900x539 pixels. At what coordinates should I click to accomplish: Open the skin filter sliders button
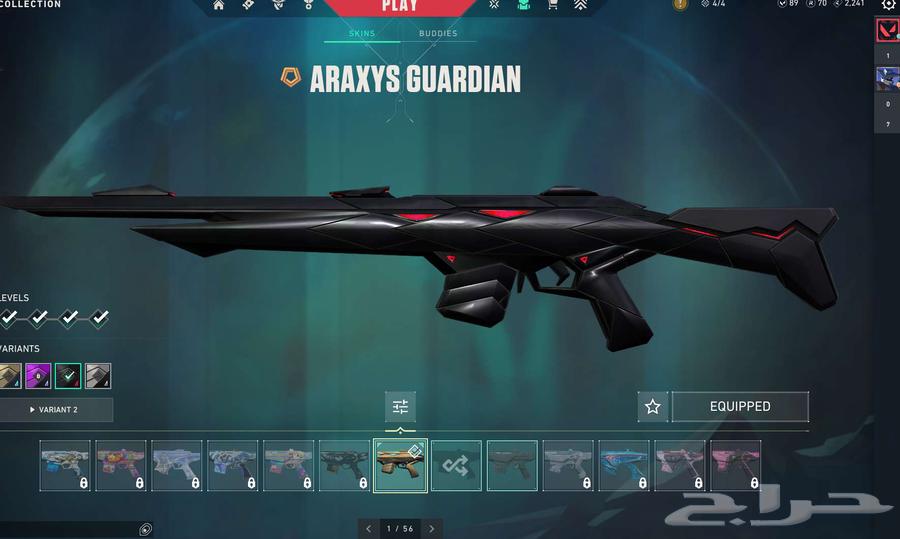point(400,407)
